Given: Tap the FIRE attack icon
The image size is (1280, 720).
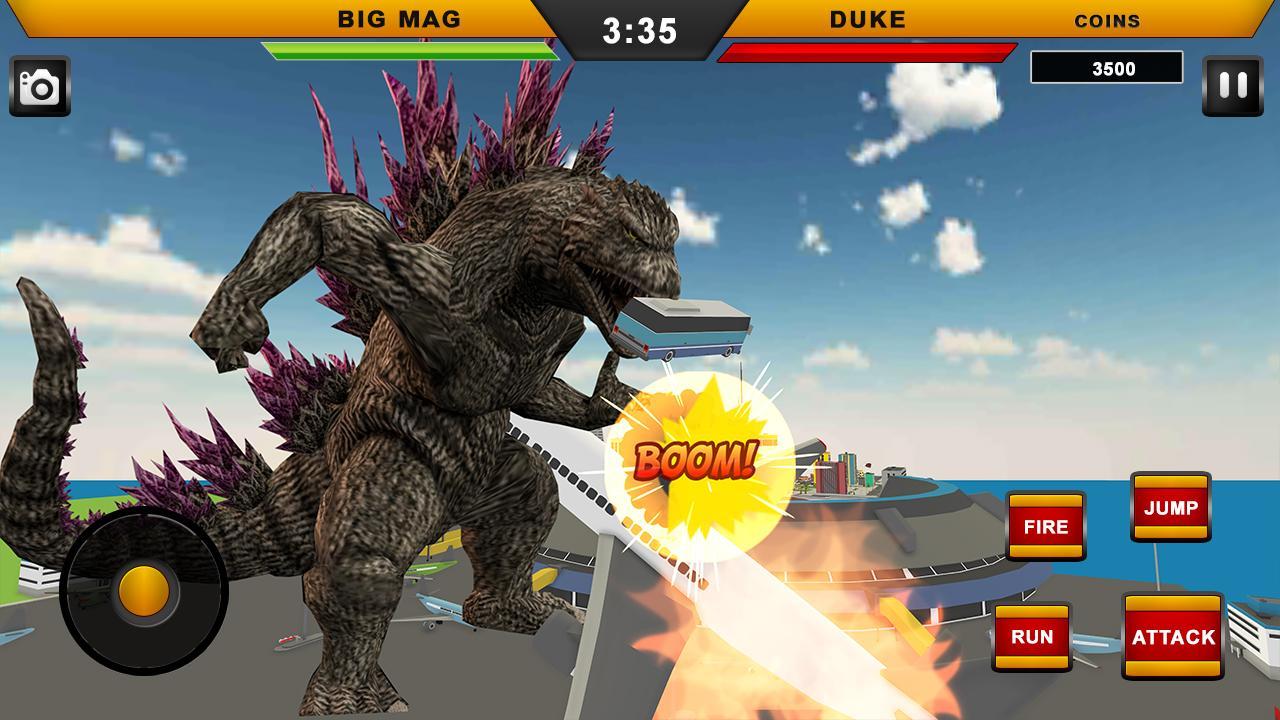Looking at the screenshot, I should click(x=1045, y=527).
